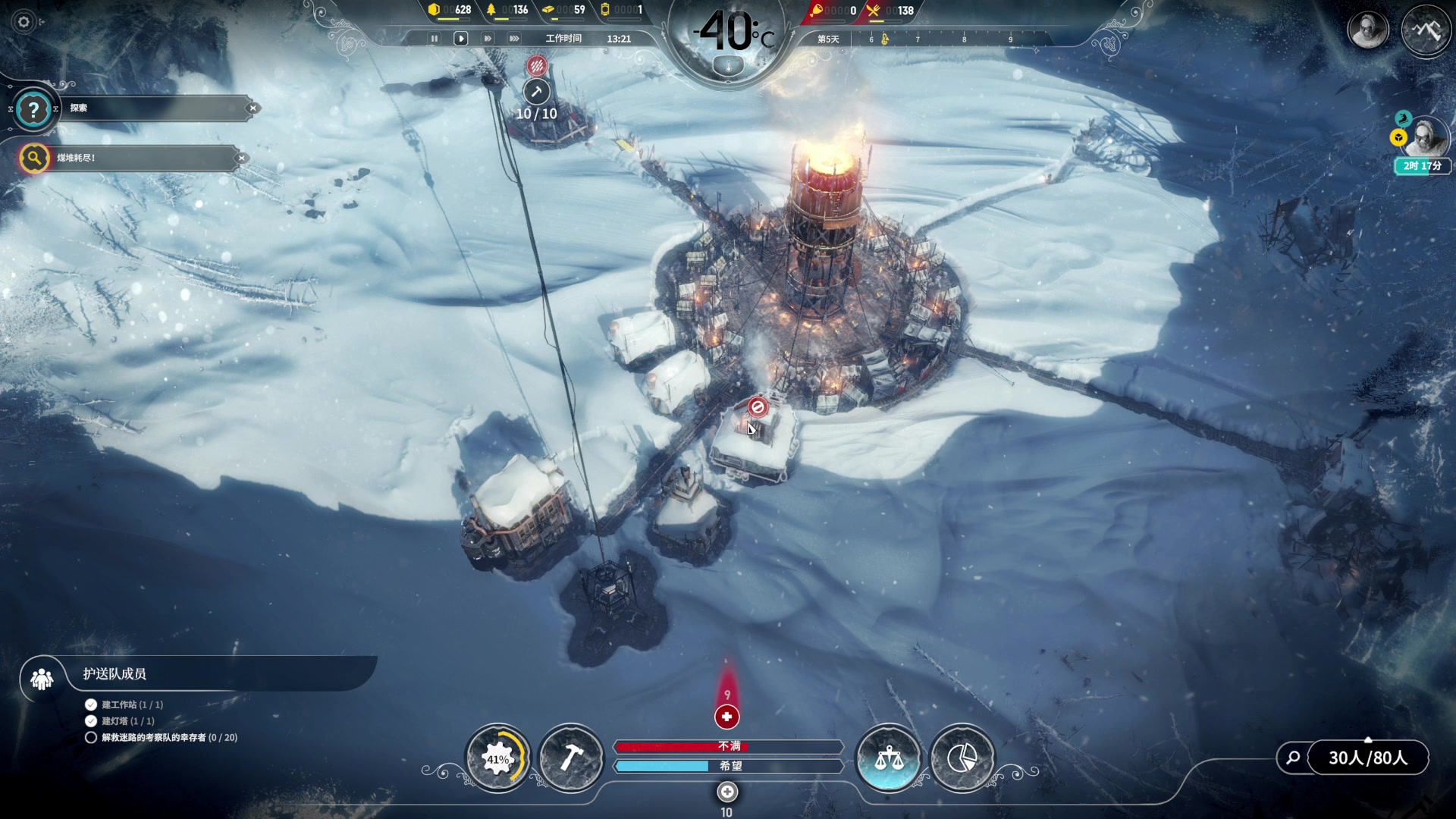Image resolution: width=1456 pixels, height=819 pixels.
Task: Open the 煤堆耗尽 magnifier alert
Action: pos(34,158)
